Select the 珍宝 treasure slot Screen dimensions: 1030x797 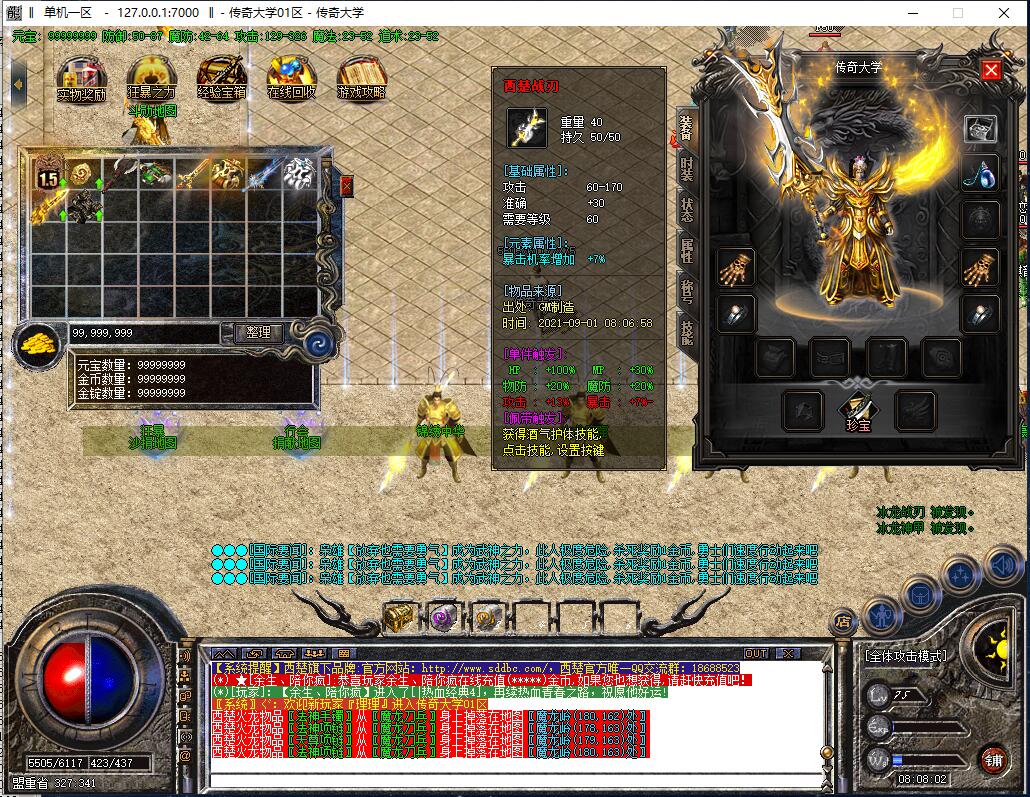(858, 408)
